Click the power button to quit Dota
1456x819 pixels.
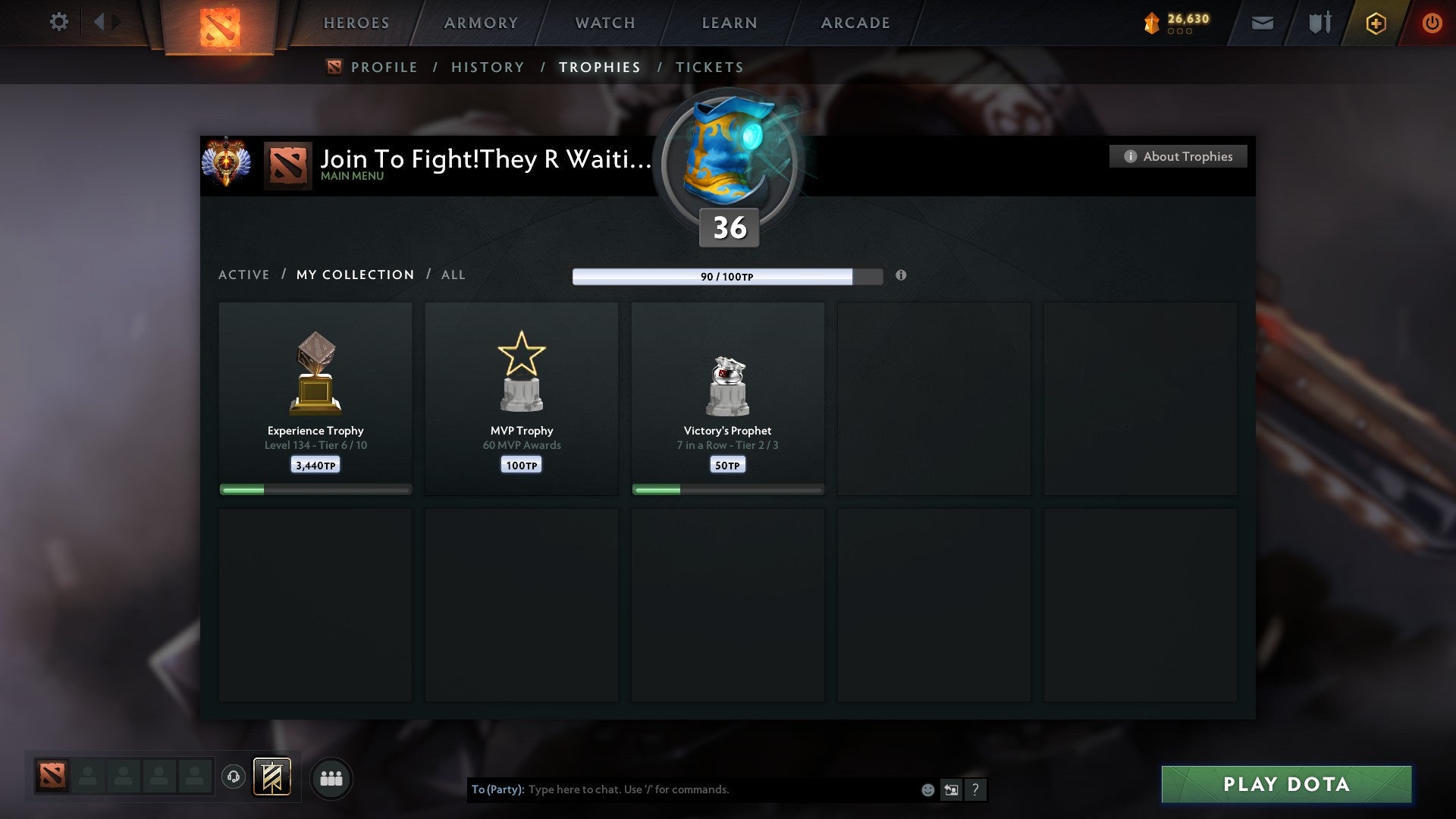click(1433, 23)
